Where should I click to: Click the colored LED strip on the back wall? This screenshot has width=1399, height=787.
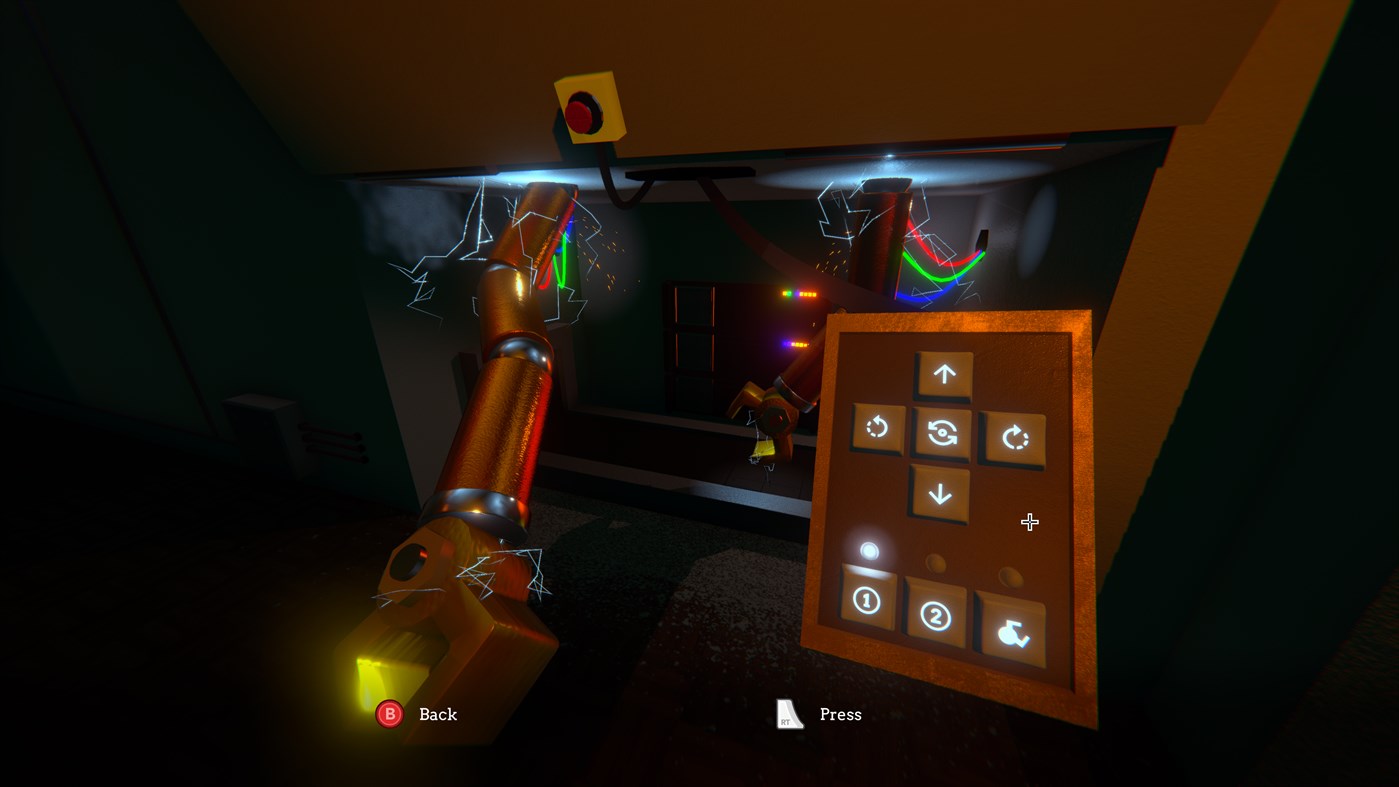click(x=800, y=295)
